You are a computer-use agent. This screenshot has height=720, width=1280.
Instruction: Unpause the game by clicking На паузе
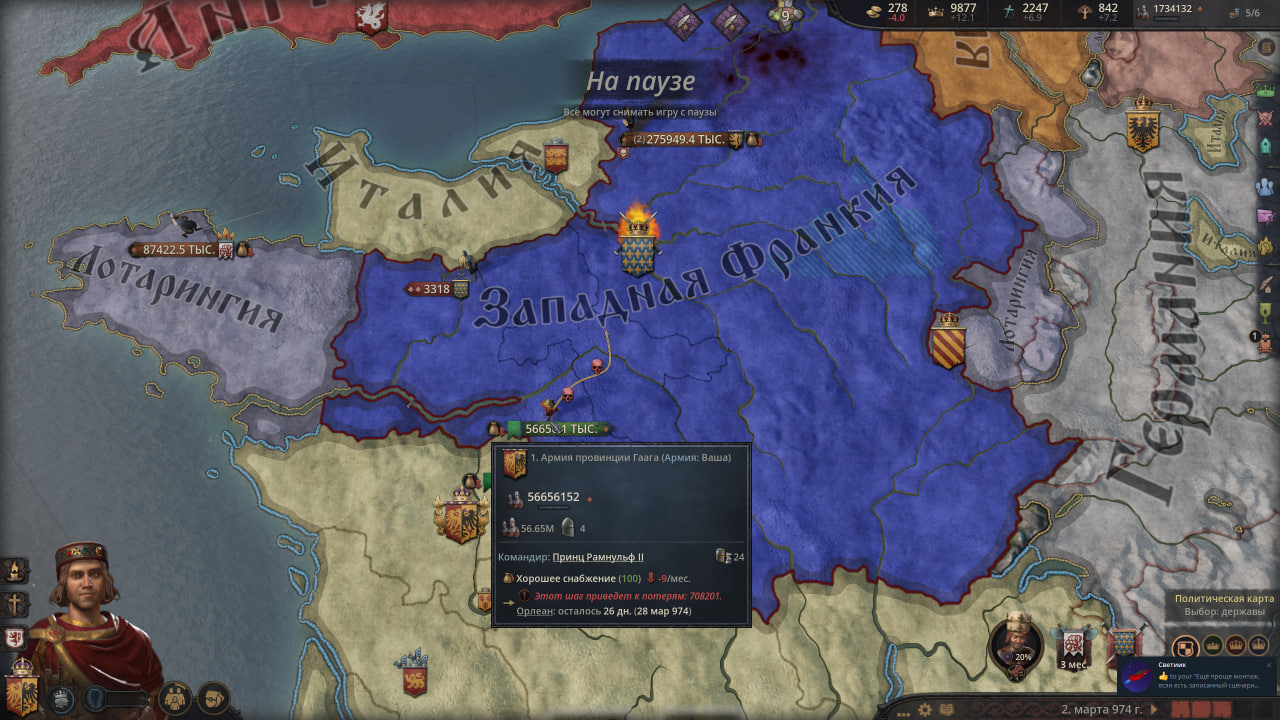640,83
